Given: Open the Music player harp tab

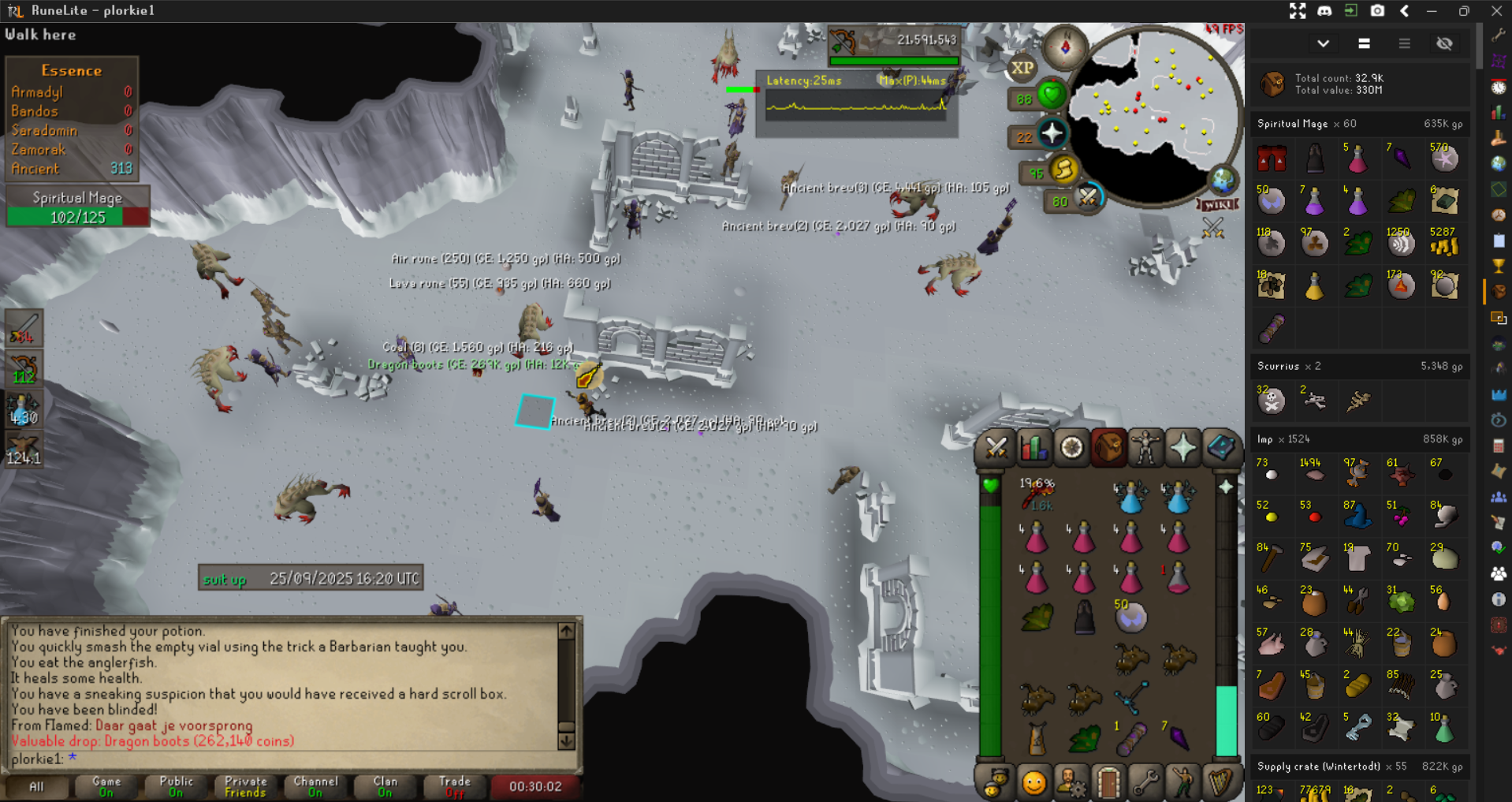Looking at the screenshot, I should click(x=1220, y=783).
